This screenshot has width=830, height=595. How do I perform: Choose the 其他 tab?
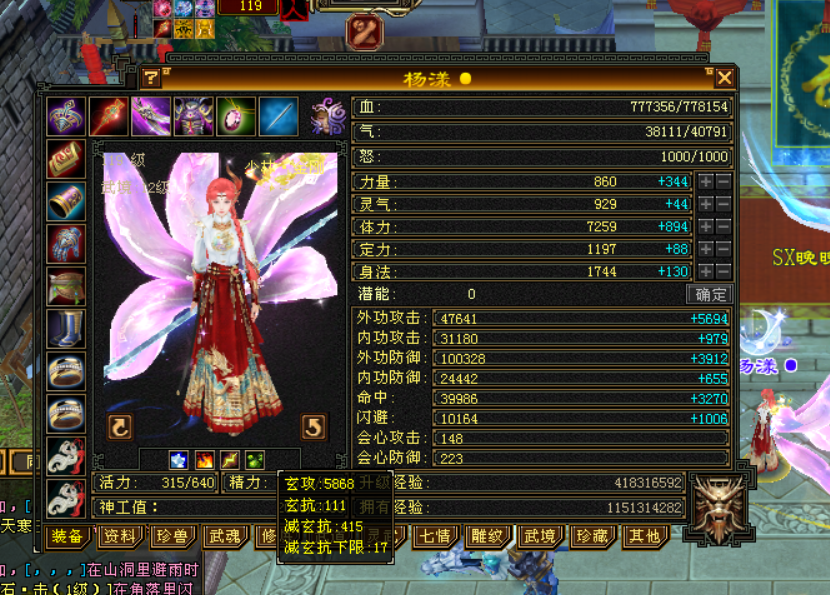click(x=642, y=537)
